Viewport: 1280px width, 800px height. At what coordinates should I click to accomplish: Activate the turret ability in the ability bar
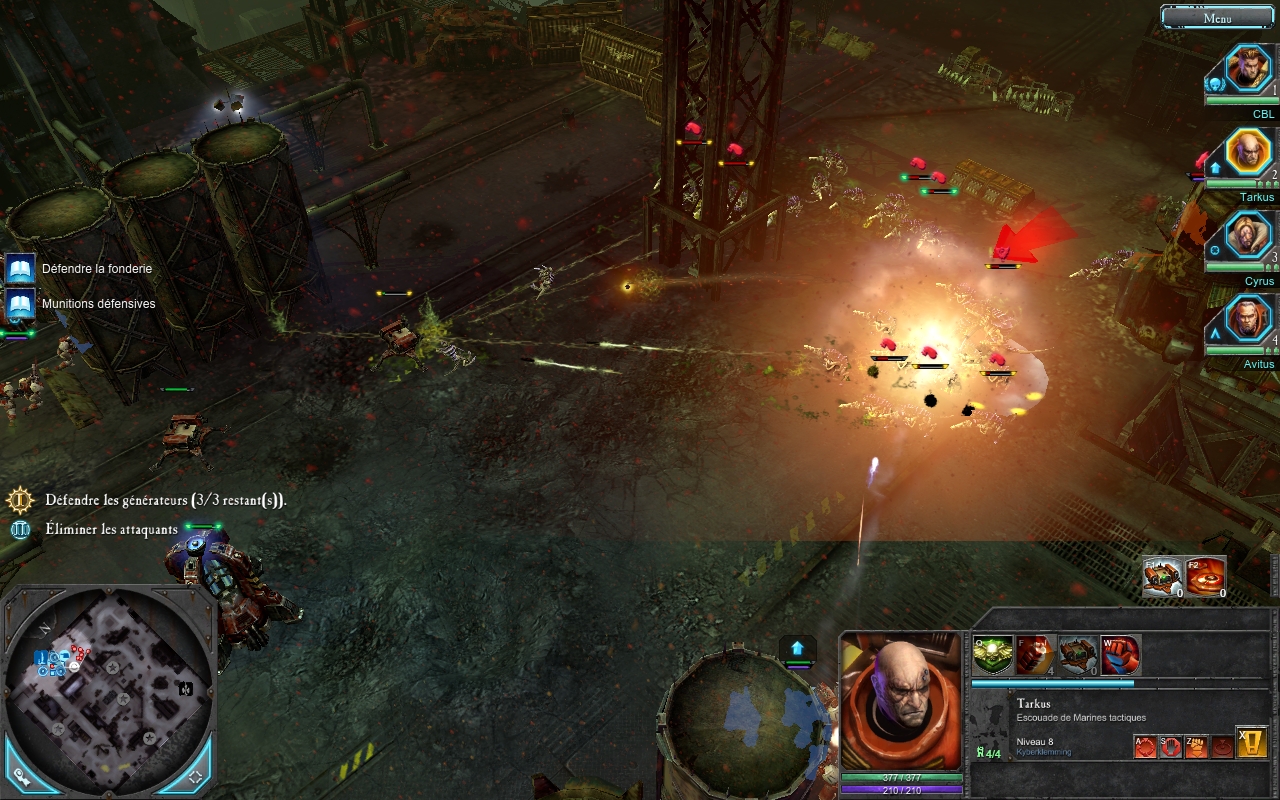coord(1078,655)
